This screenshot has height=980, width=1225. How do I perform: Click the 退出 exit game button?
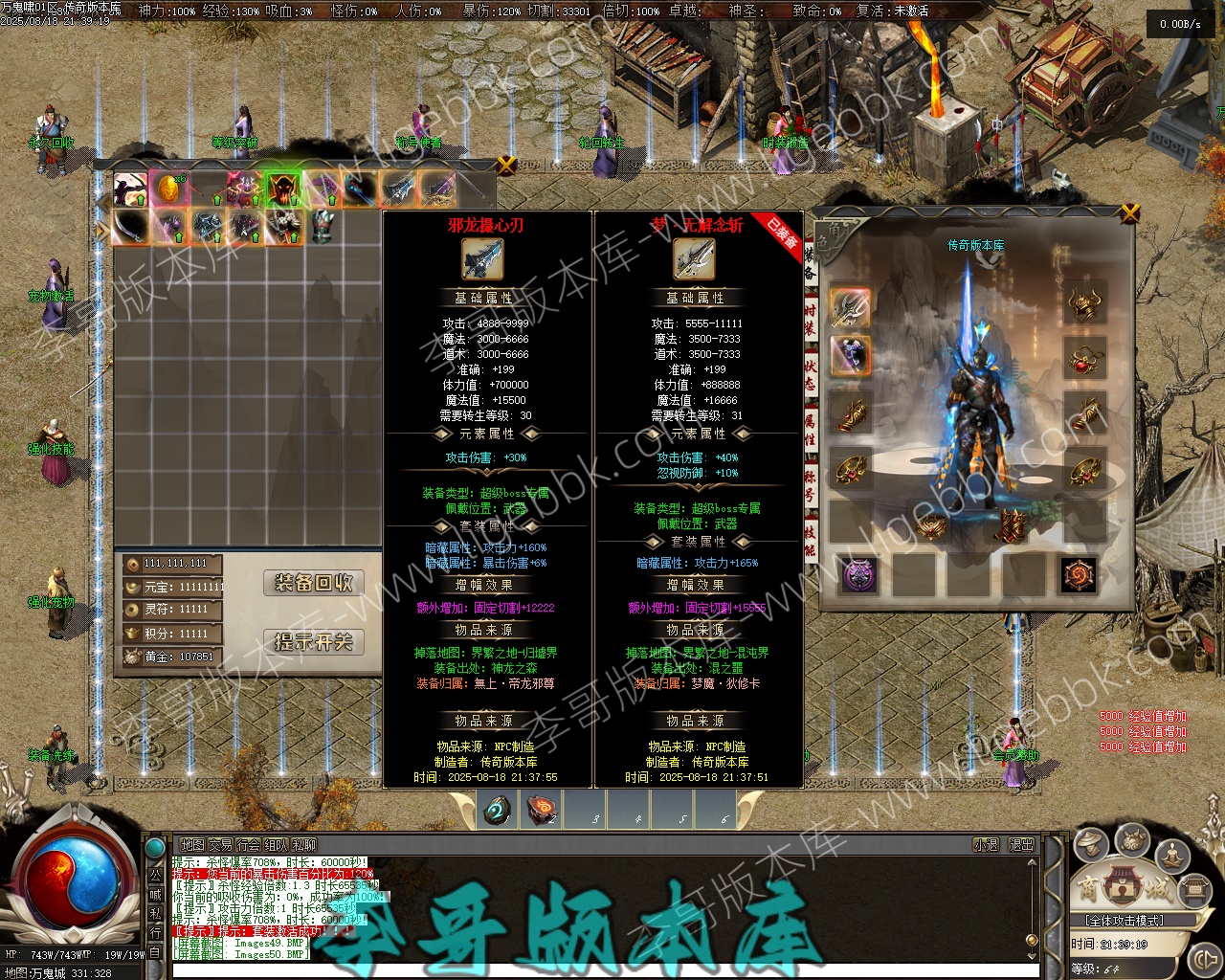1021,845
